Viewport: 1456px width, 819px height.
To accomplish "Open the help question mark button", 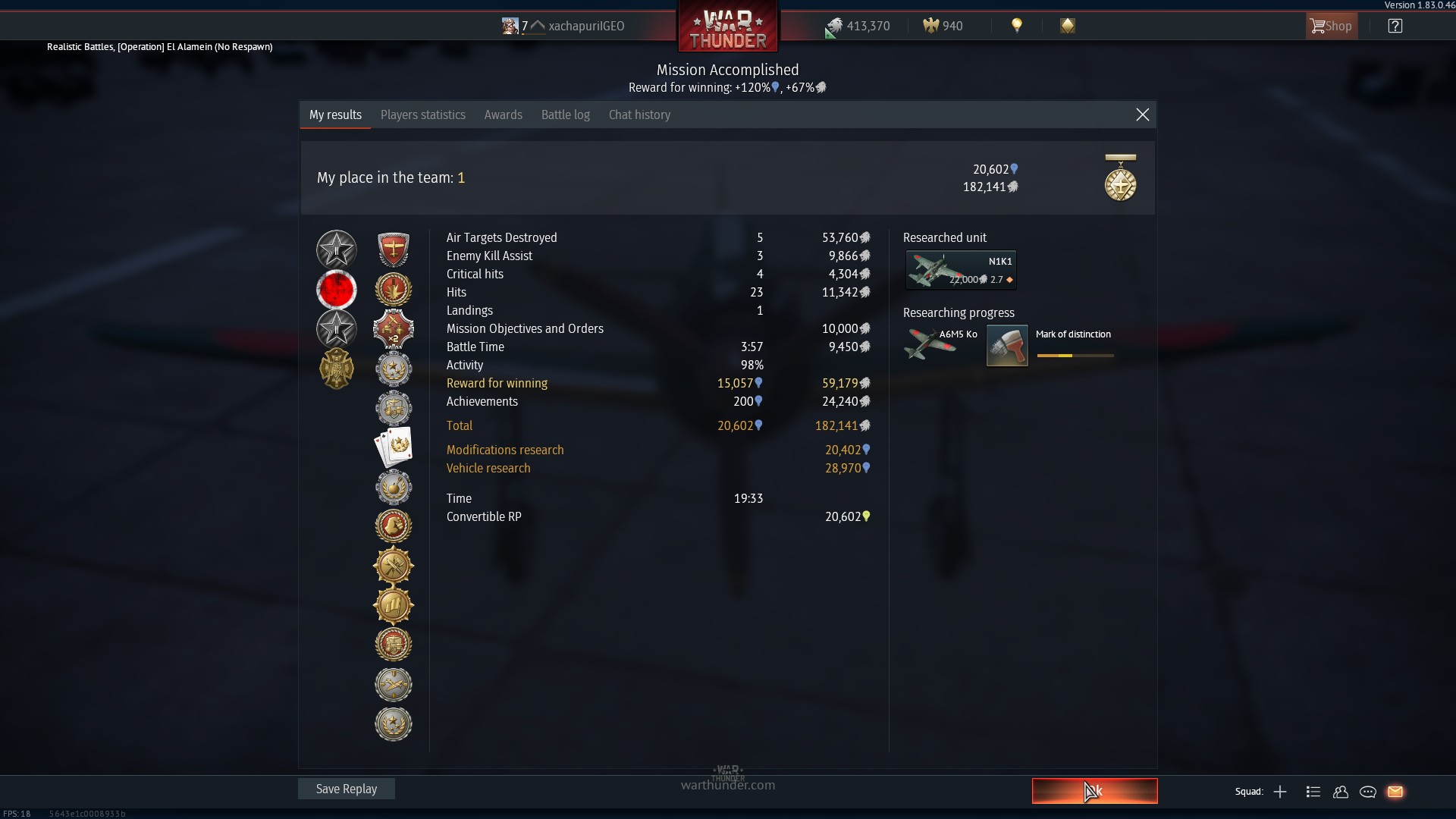I will click(1395, 26).
